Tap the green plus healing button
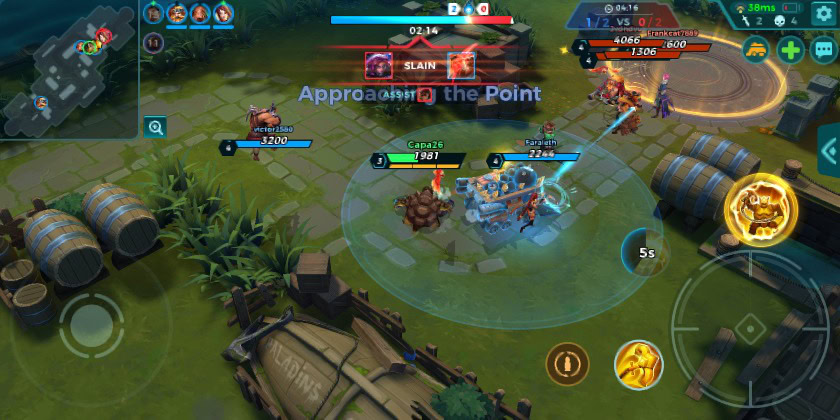The width and height of the screenshot is (840, 420). (791, 50)
